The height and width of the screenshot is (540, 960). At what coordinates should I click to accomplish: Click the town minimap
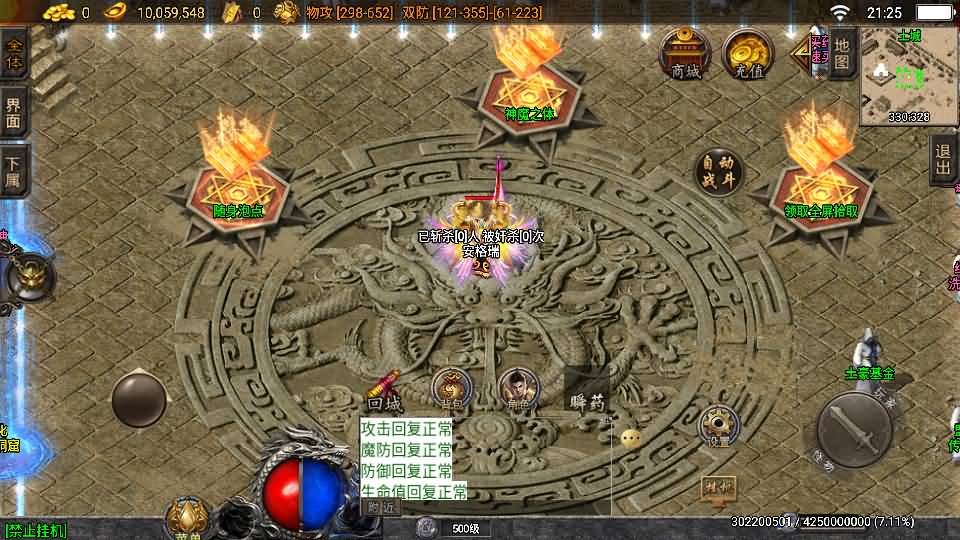pos(909,76)
